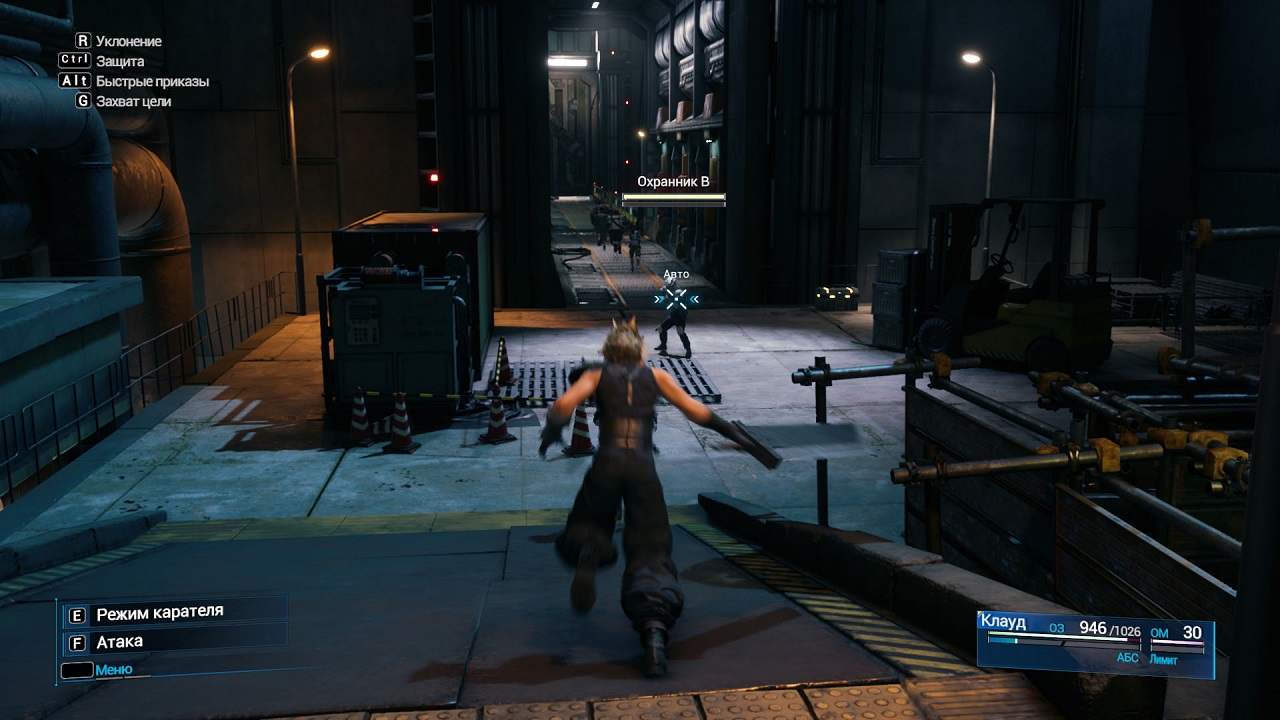Screen dimensions: 1280x720
Task: Select the Режим карателя command
Action: [159, 612]
